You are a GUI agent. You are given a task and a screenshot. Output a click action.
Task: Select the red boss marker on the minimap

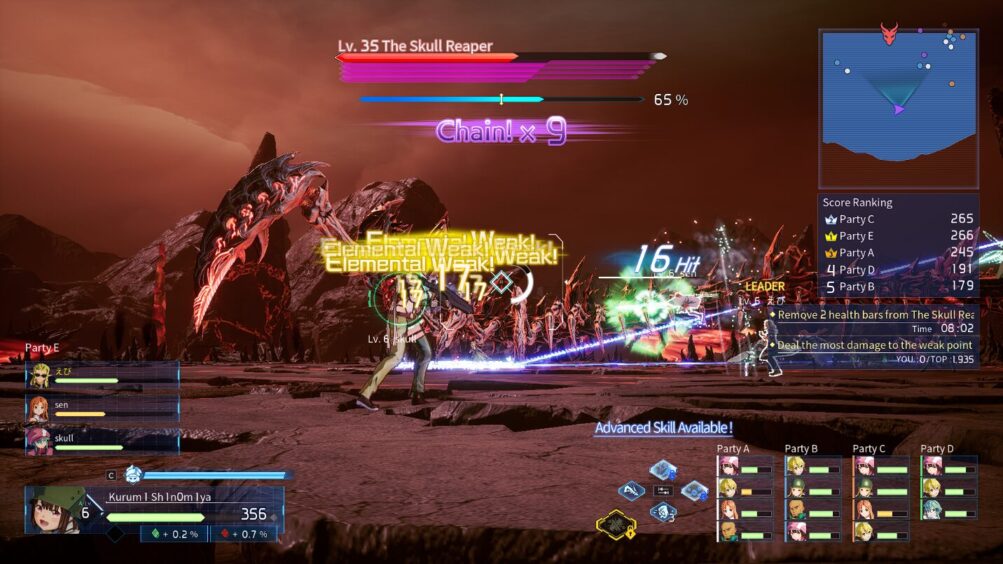889,34
